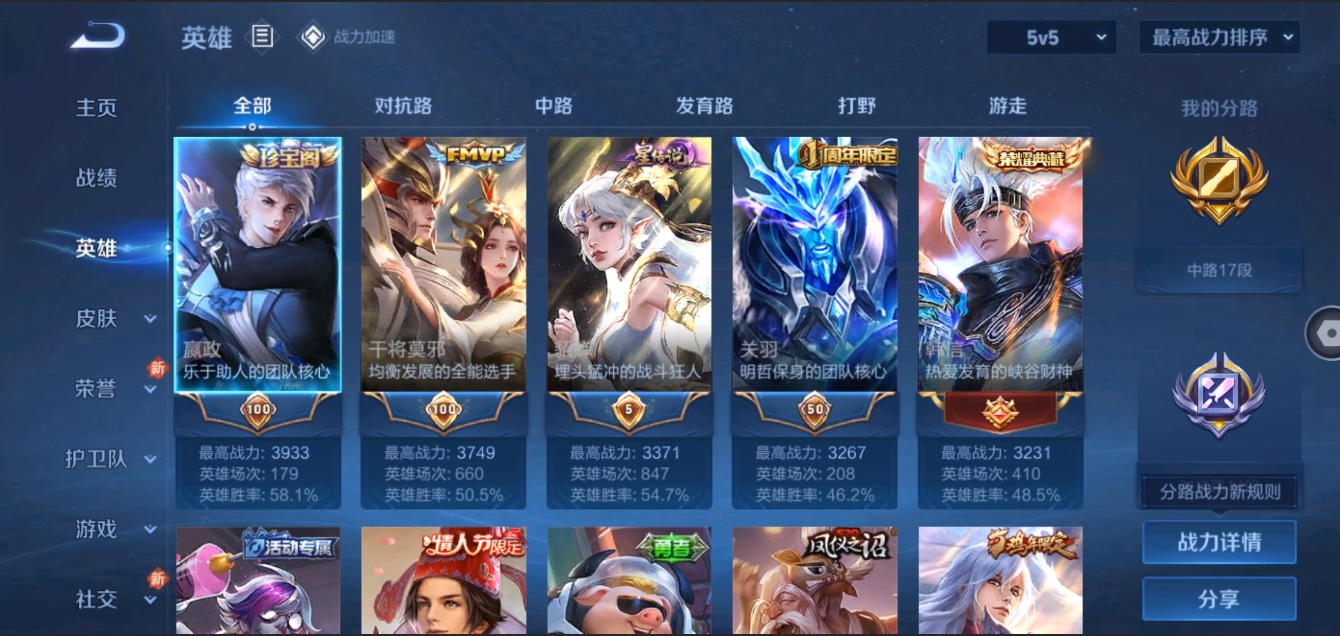
Task: Expand the 护卫队 sidebar entry
Action: [110, 459]
